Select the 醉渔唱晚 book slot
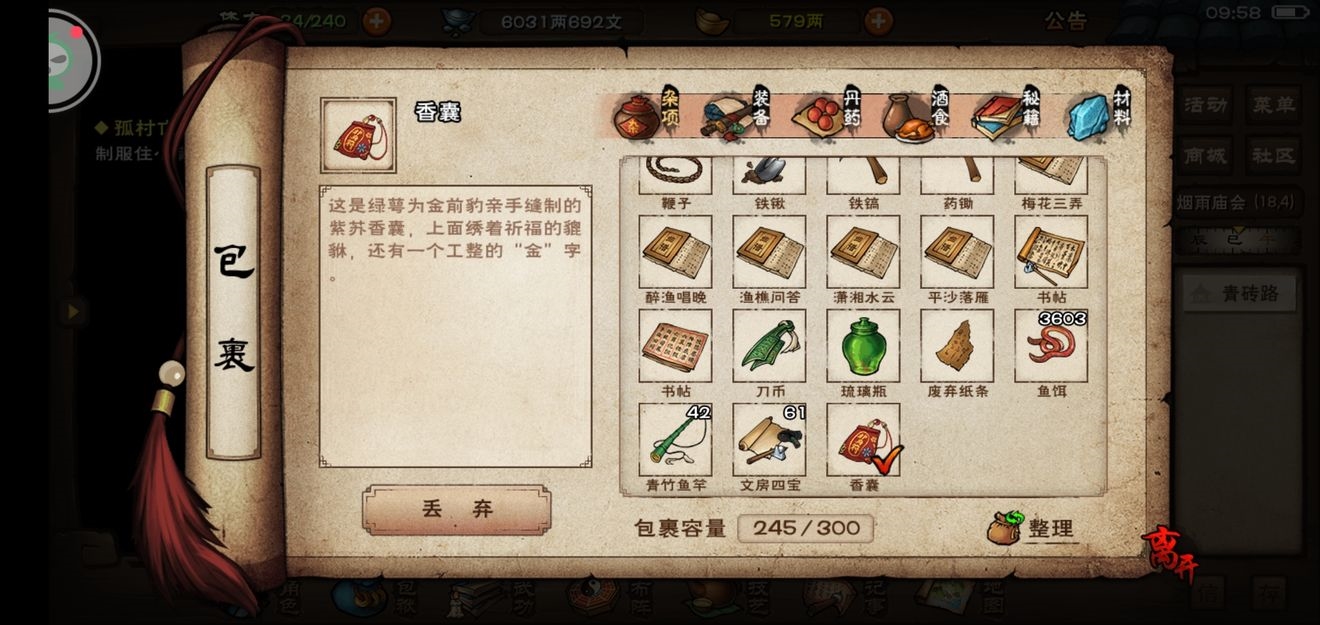This screenshot has height=625, width=1320. coord(675,253)
